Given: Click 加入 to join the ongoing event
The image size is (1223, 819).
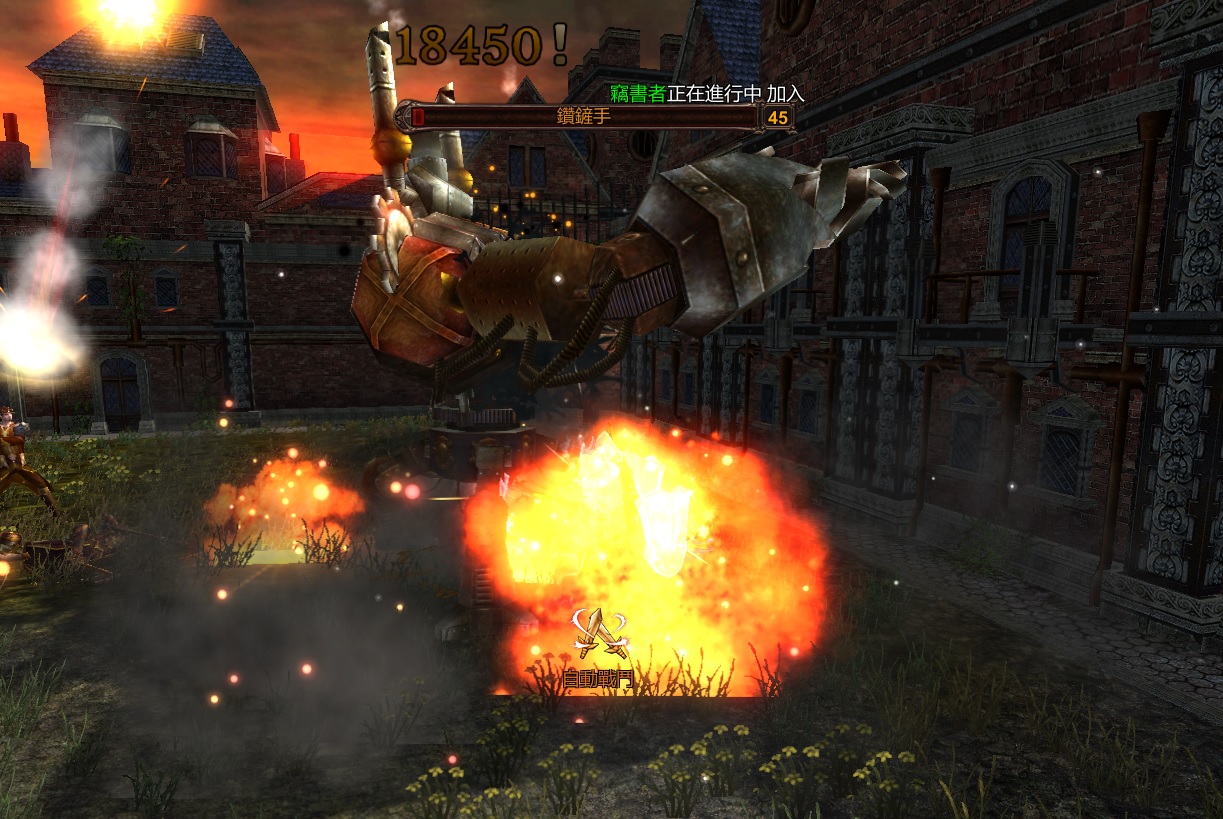Looking at the screenshot, I should (785, 93).
